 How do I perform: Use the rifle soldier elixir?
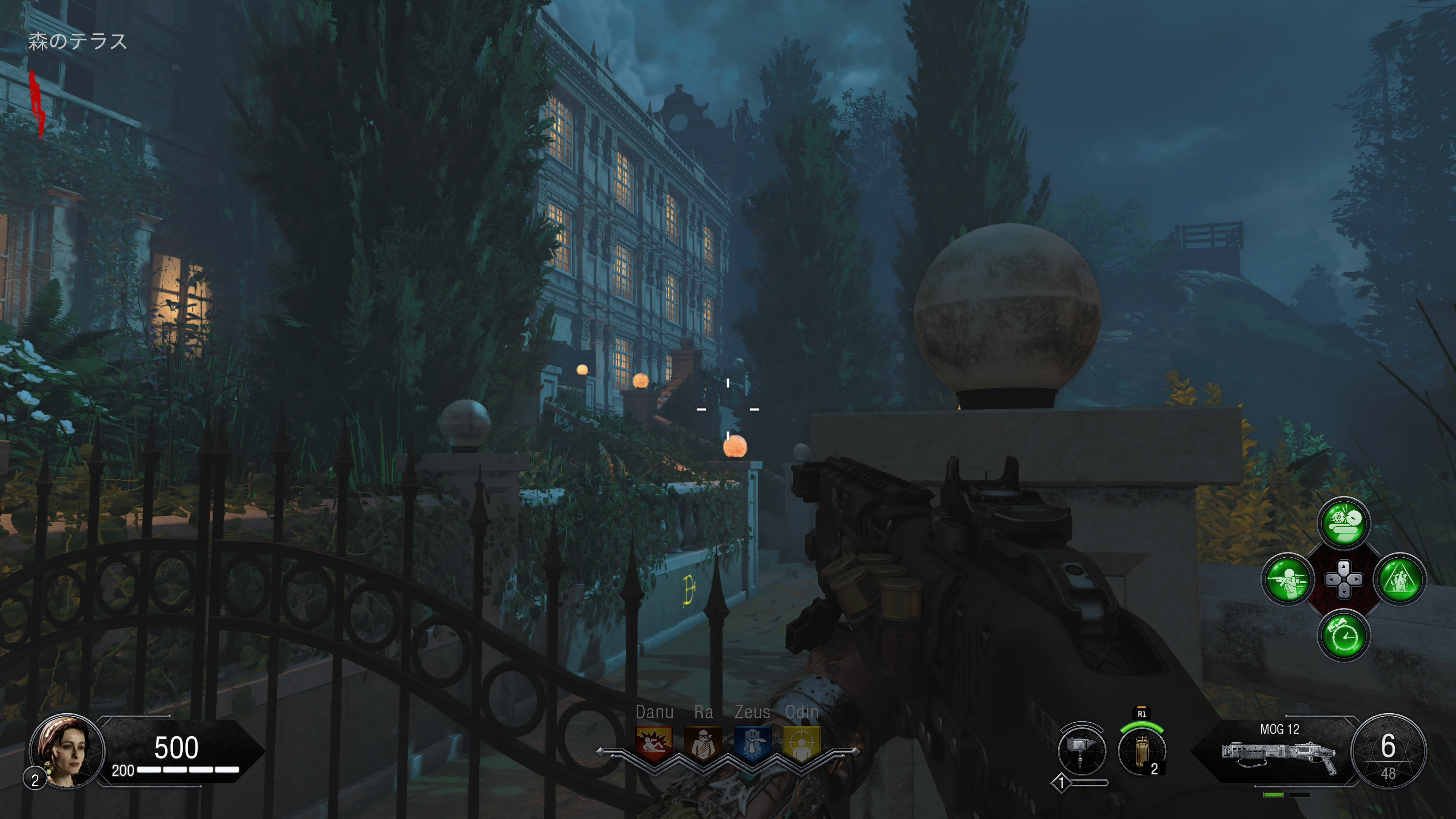[1287, 579]
